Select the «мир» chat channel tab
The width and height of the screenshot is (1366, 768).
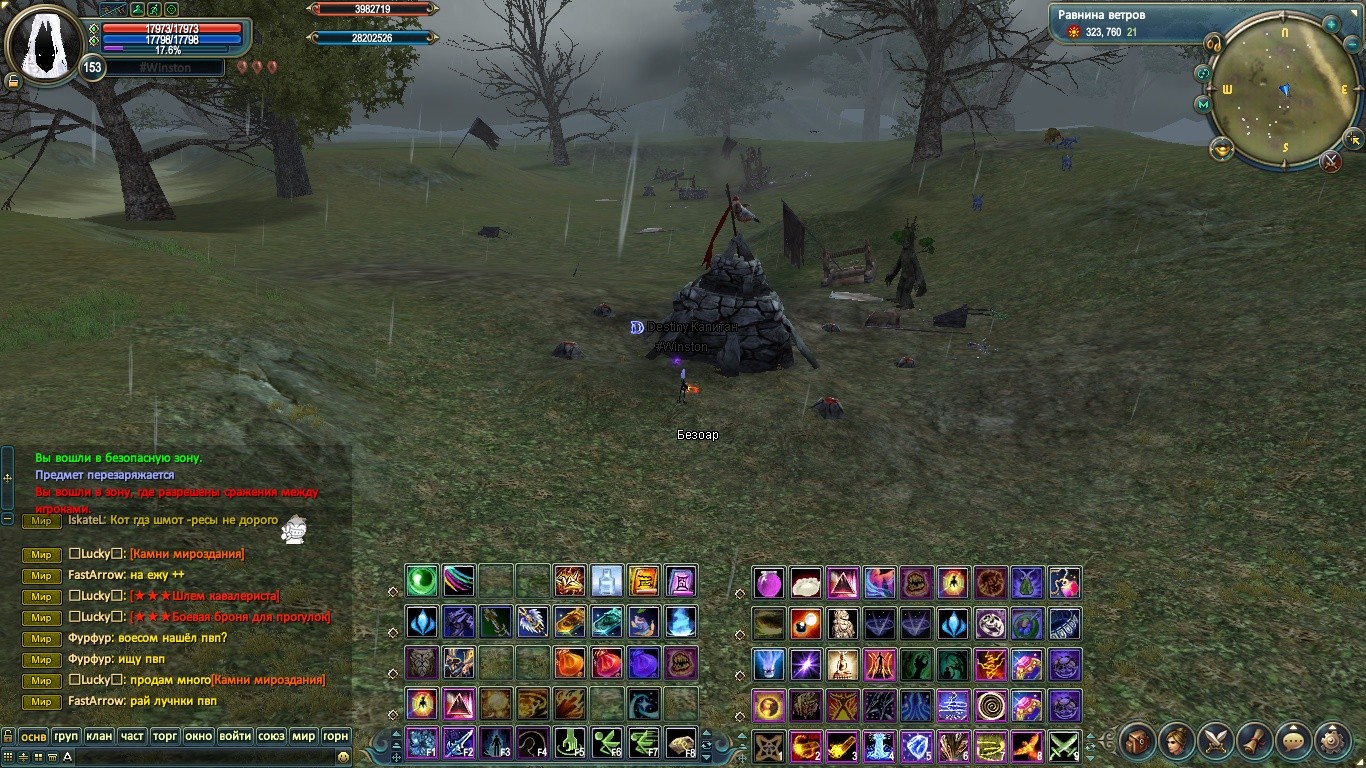[303, 736]
